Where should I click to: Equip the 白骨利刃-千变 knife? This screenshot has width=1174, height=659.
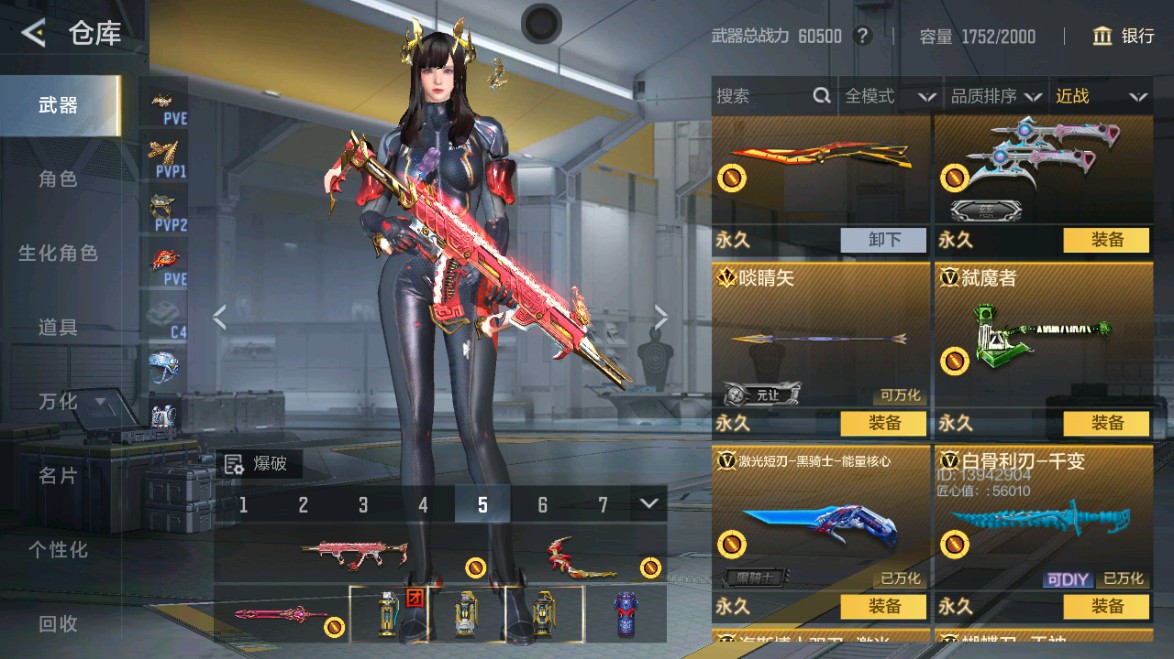point(1107,606)
